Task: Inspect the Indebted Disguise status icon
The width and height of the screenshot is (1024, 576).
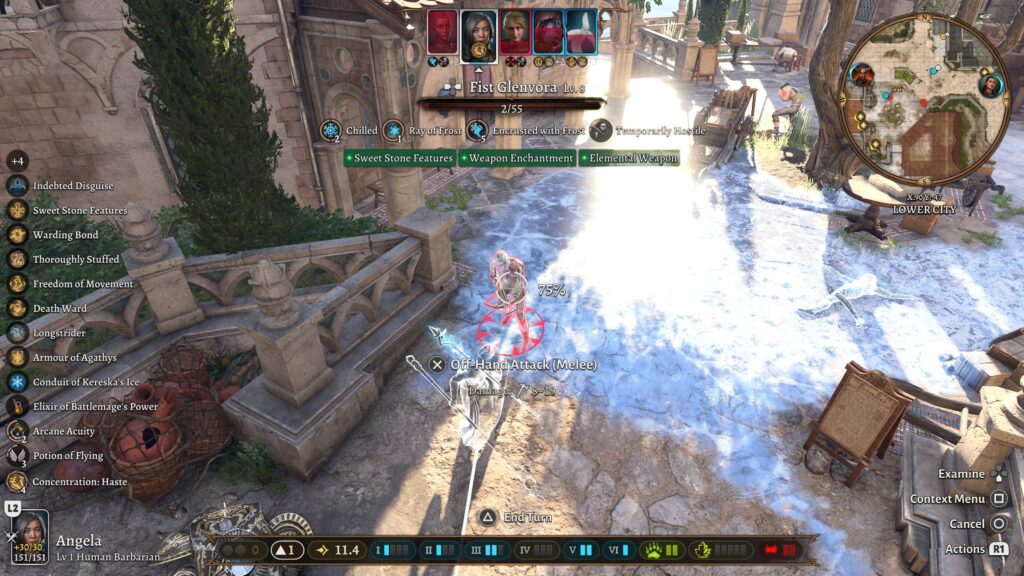Action: click(x=17, y=186)
